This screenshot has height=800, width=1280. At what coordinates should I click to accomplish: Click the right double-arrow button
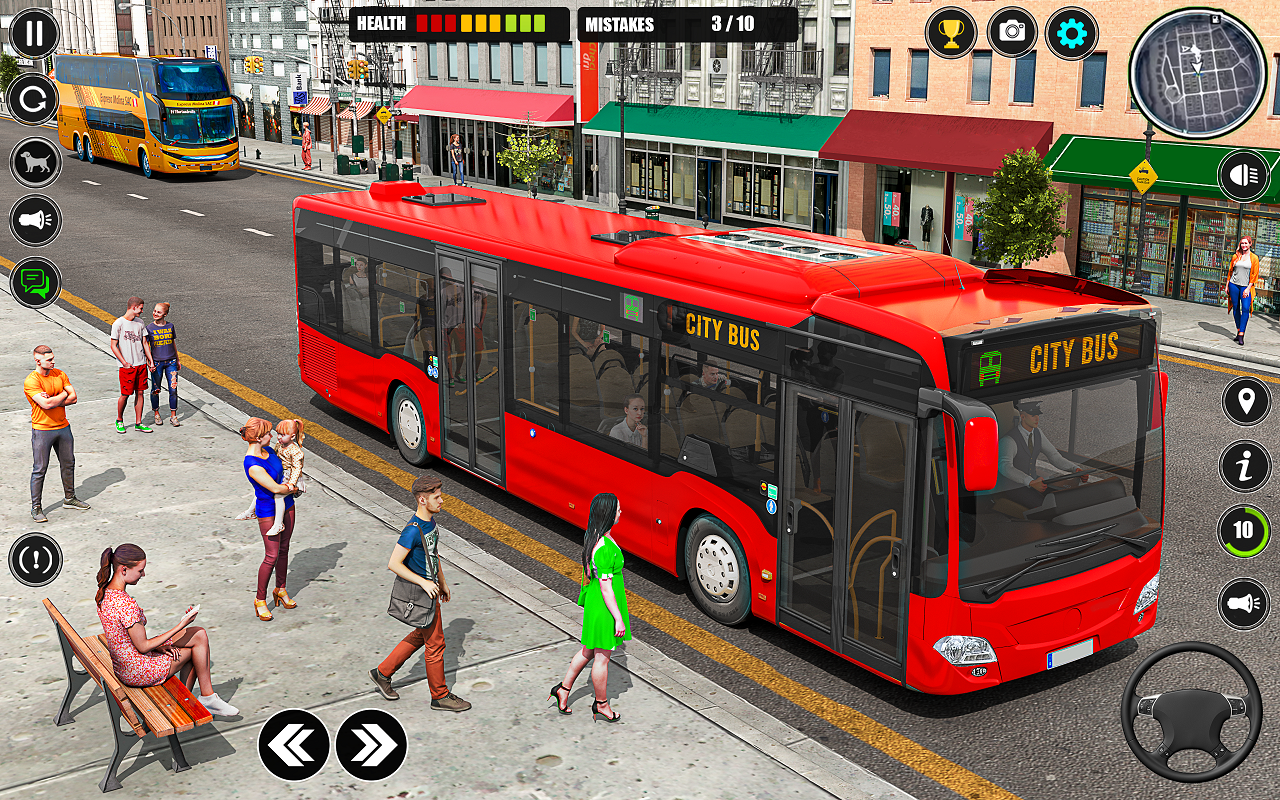(x=371, y=745)
